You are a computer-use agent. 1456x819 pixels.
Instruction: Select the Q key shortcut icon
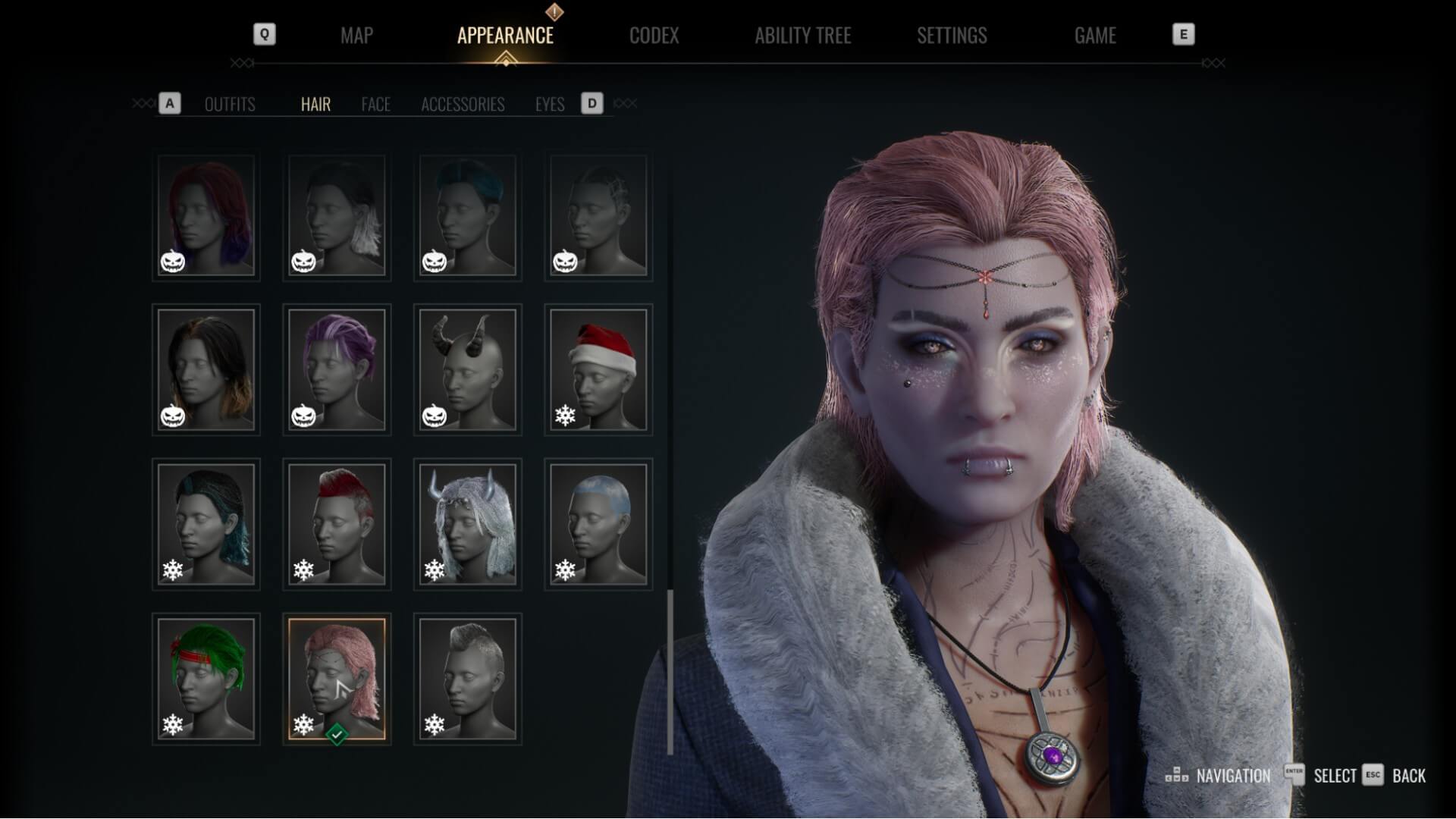(x=264, y=34)
